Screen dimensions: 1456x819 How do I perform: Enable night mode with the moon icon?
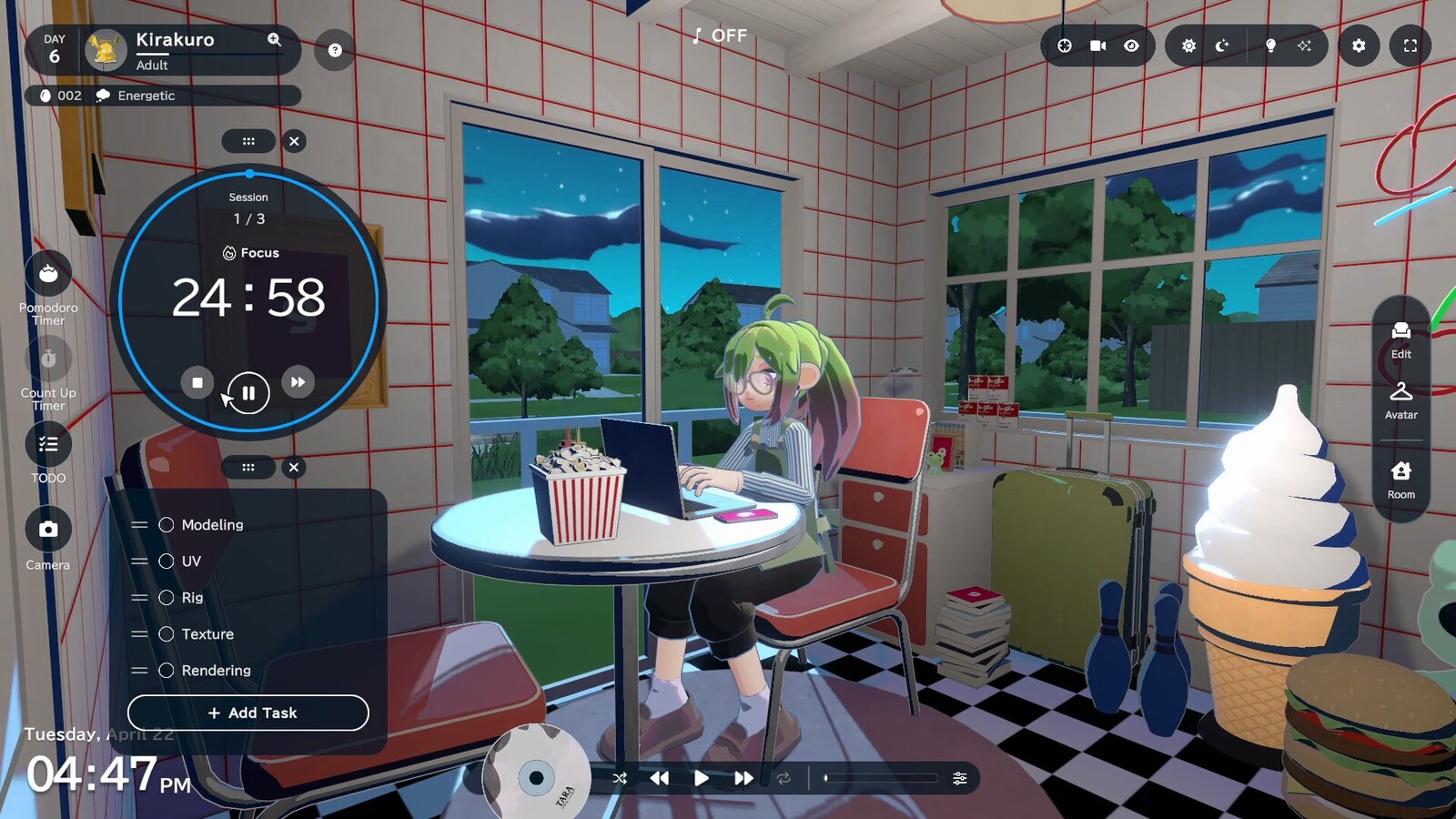1221,45
